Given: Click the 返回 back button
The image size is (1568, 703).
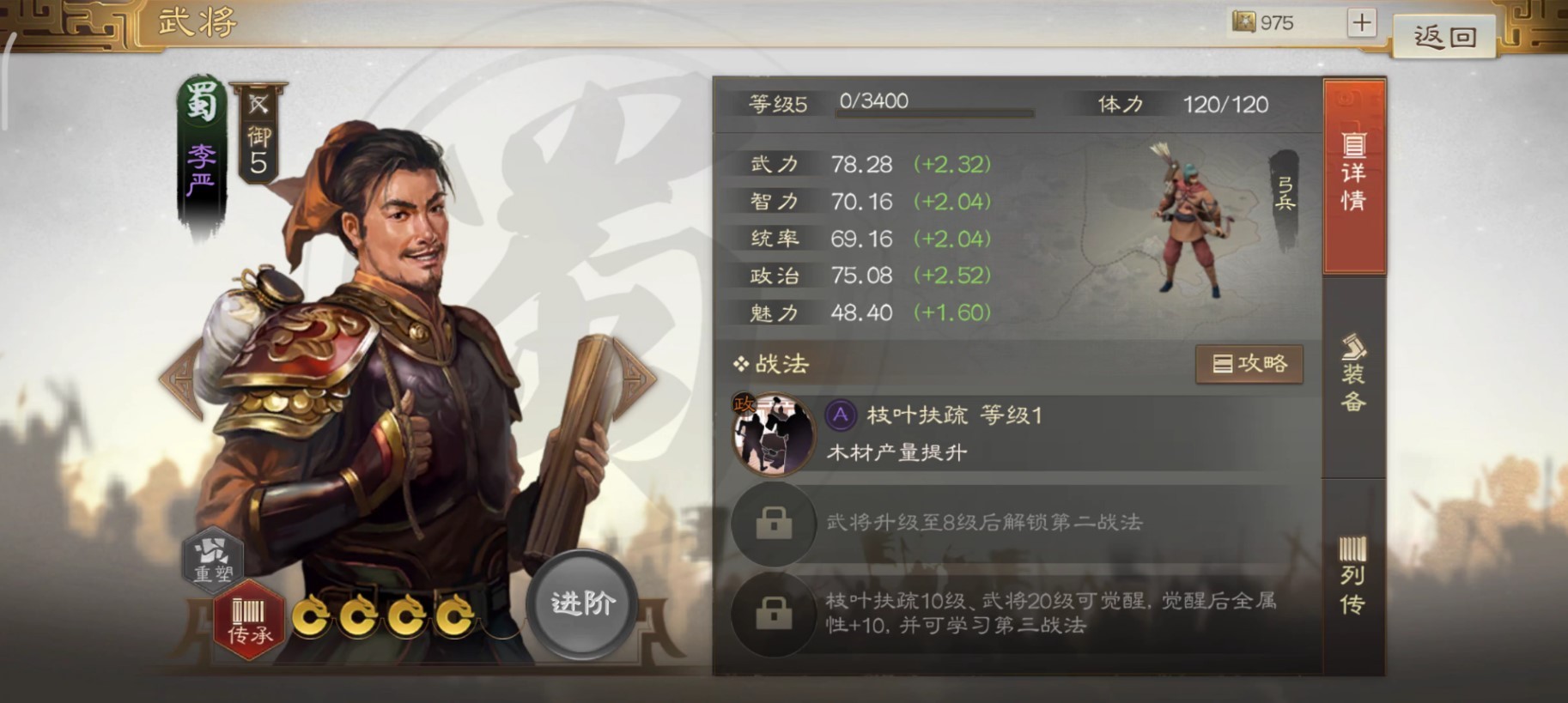Looking at the screenshot, I should [1444, 35].
